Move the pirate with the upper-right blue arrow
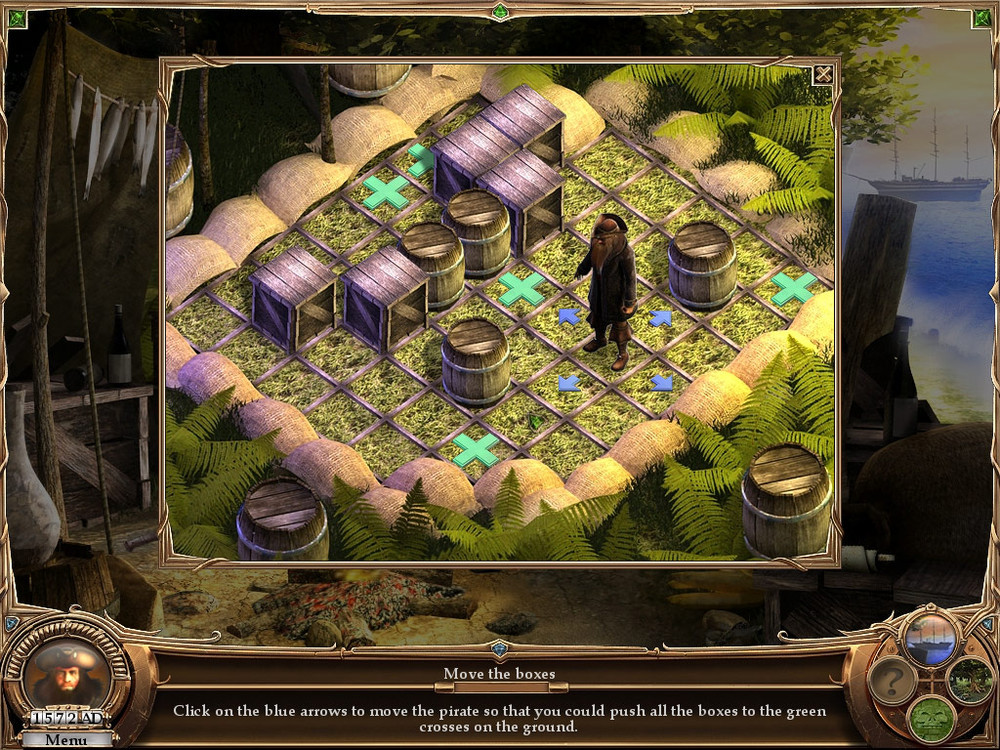This screenshot has height=750, width=1000. click(x=660, y=318)
